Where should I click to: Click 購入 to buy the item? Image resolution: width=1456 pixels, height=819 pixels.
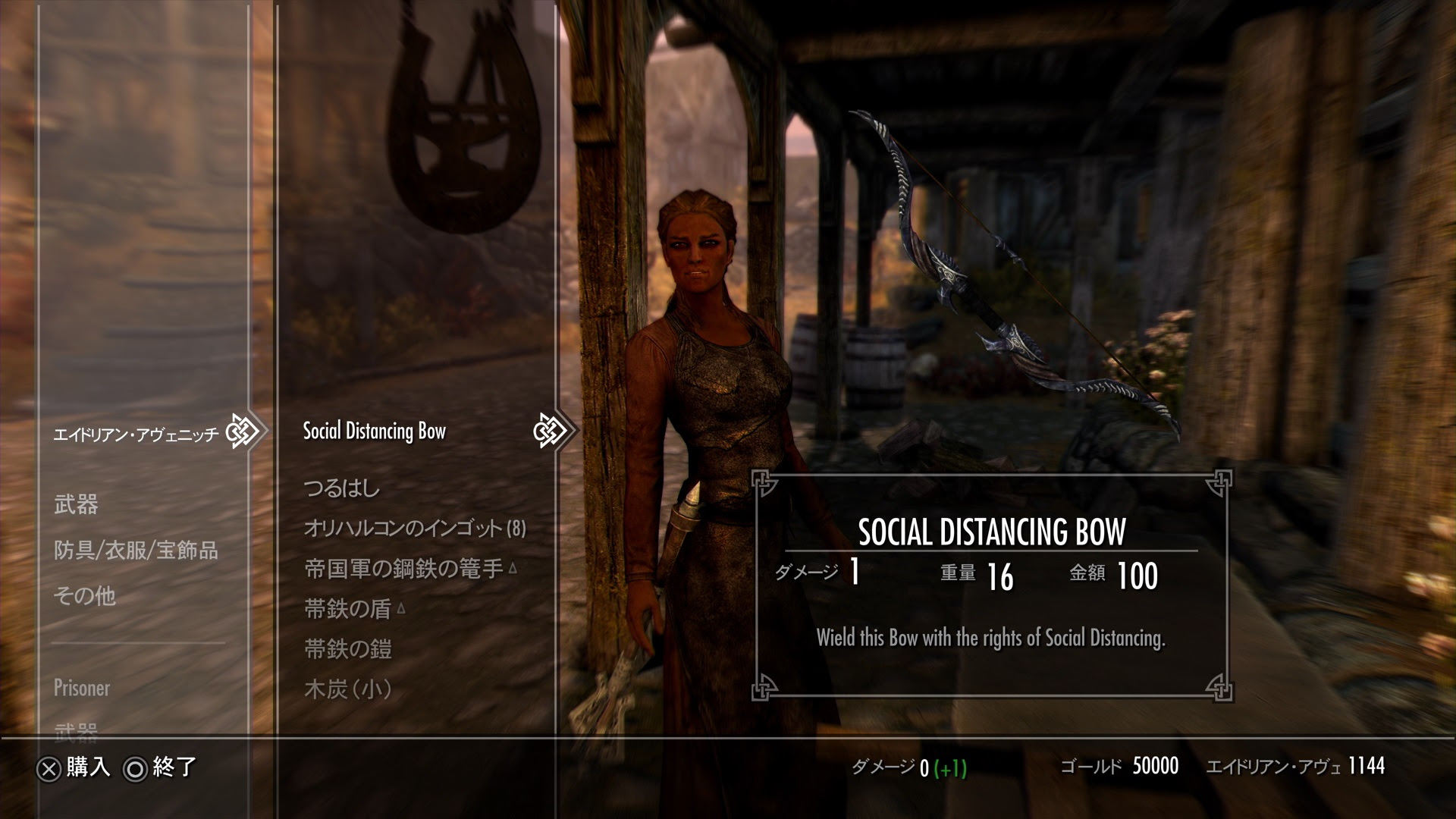click(x=89, y=768)
